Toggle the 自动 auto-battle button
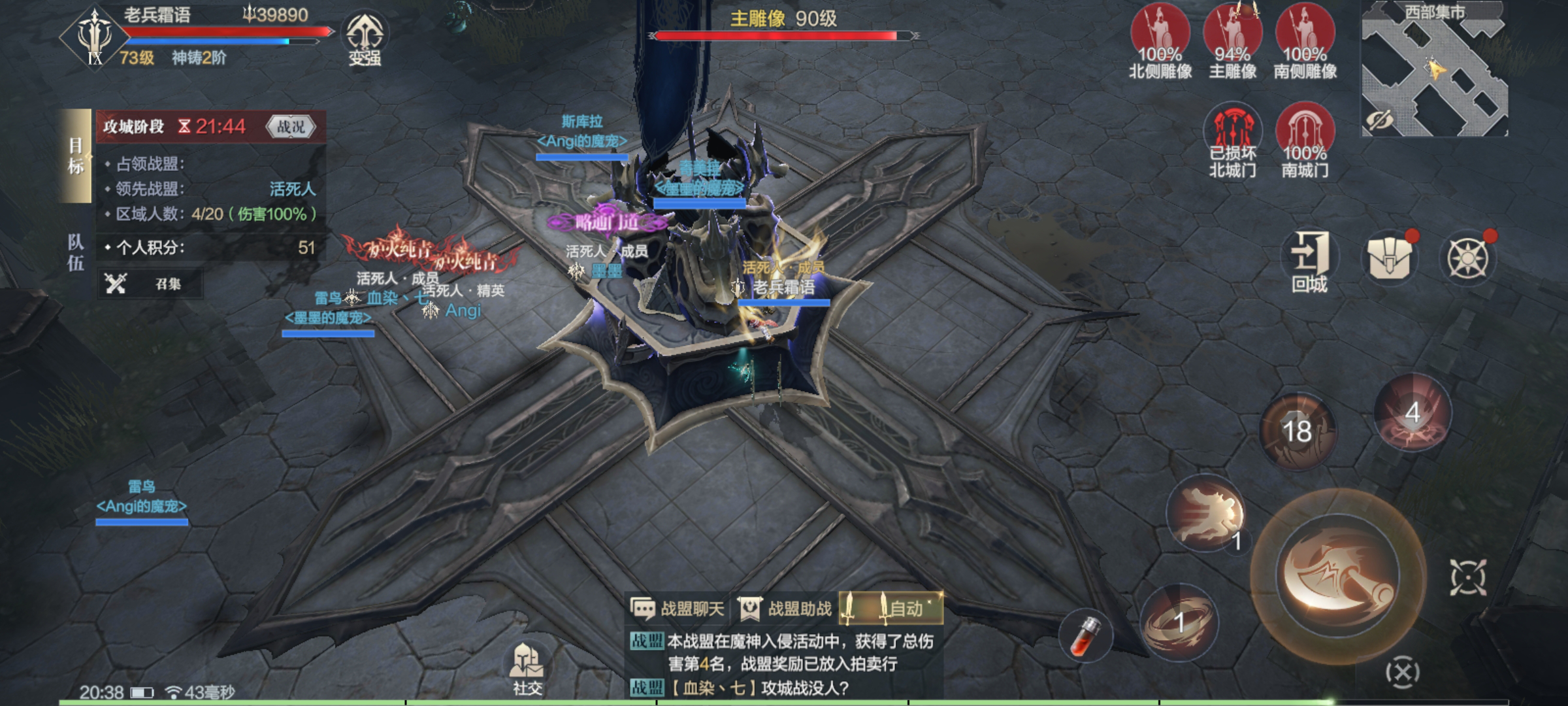Image resolution: width=1568 pixels, height=706 pixels. click(891, 609)
